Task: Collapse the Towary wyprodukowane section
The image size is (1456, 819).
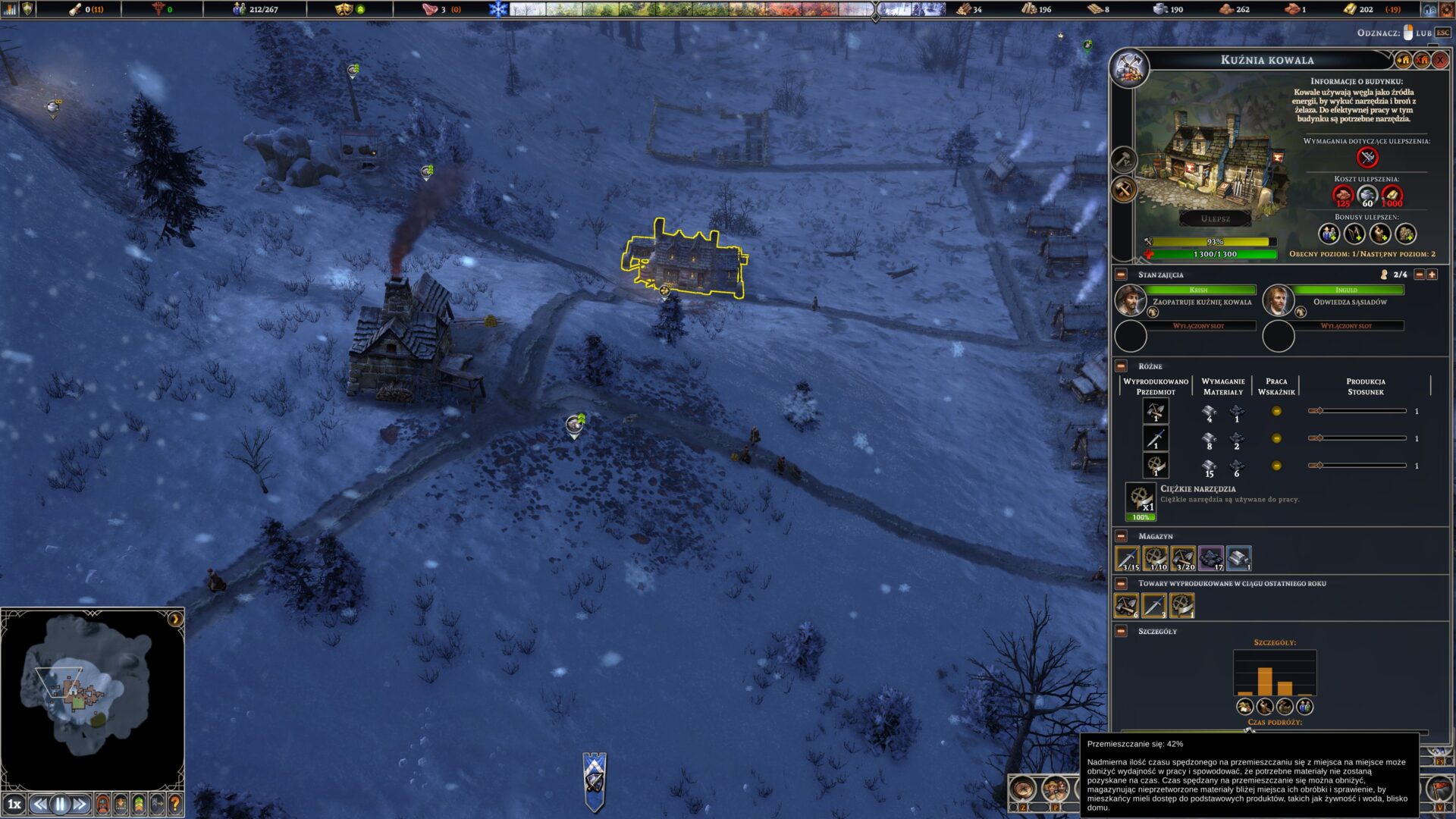Action: (1121, 584)
